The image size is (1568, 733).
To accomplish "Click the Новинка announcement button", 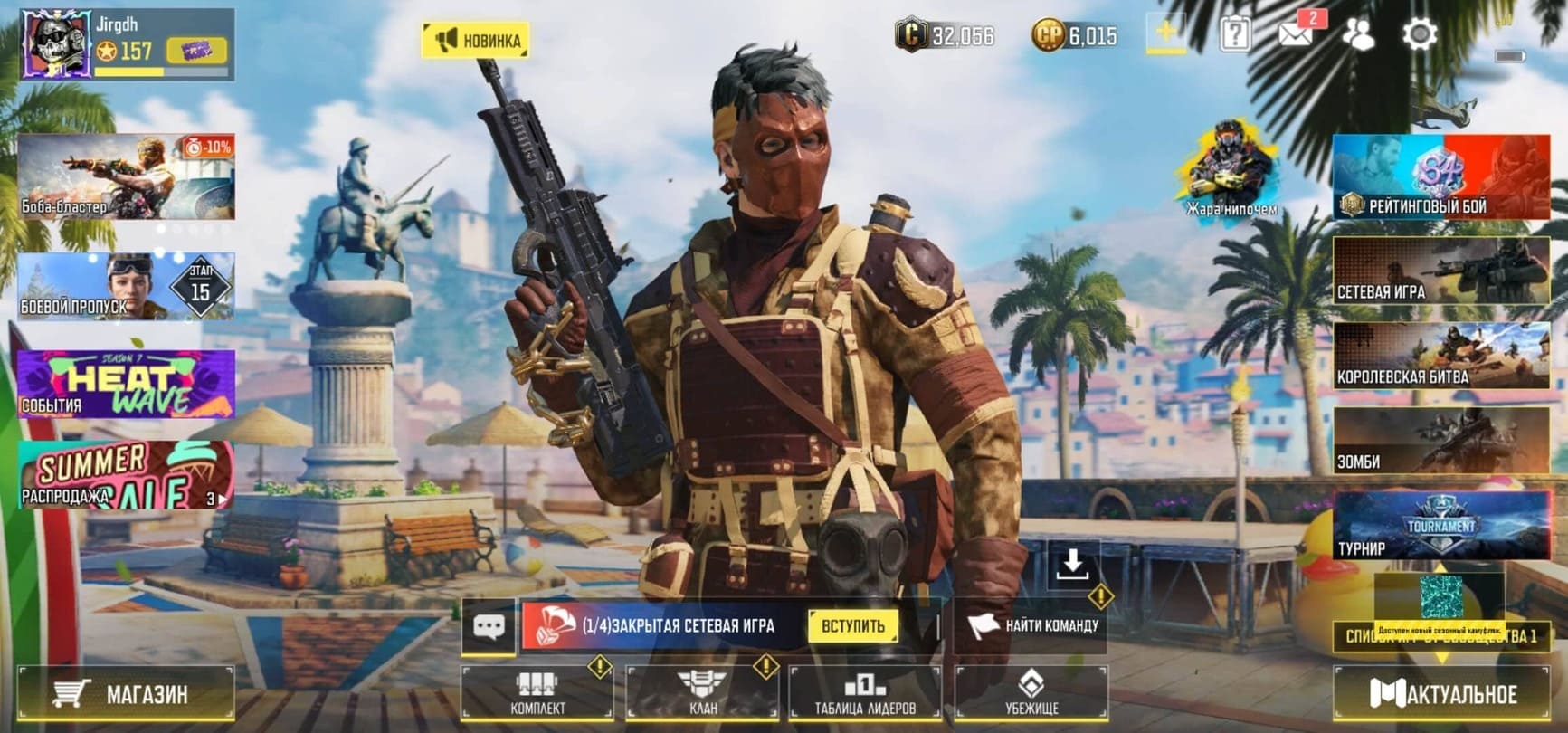I will pyautogui.click(x=476, y=41).
